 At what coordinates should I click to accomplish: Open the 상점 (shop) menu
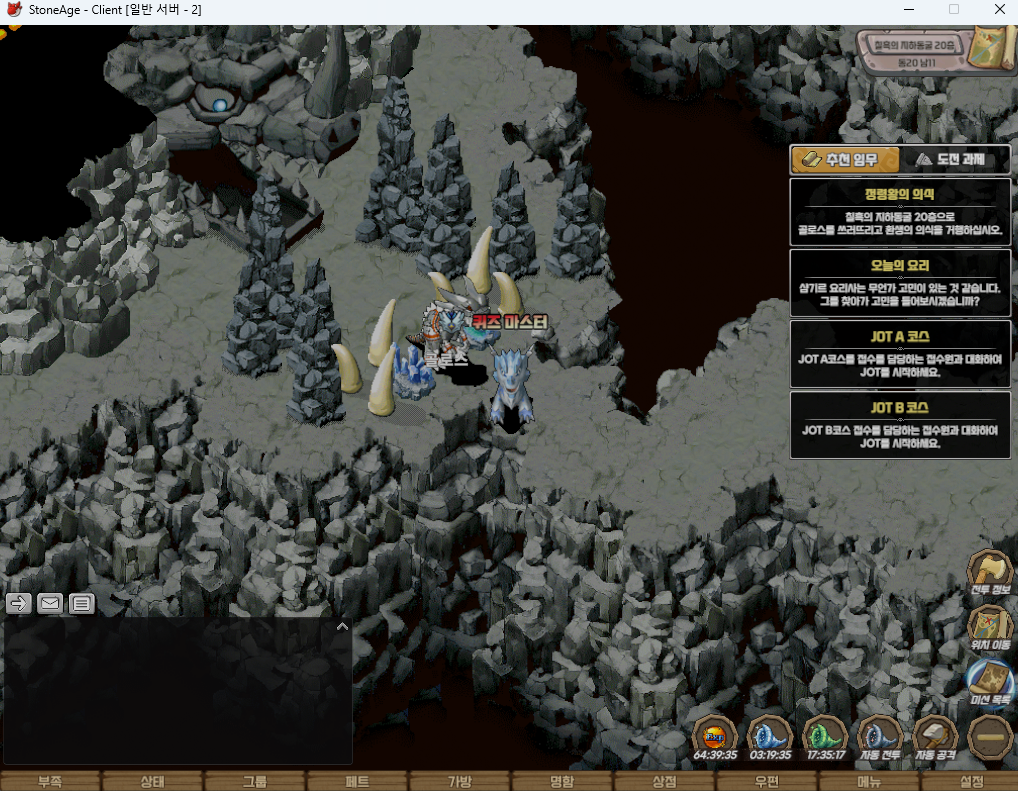pyautogui.click(x=664, y=781)
